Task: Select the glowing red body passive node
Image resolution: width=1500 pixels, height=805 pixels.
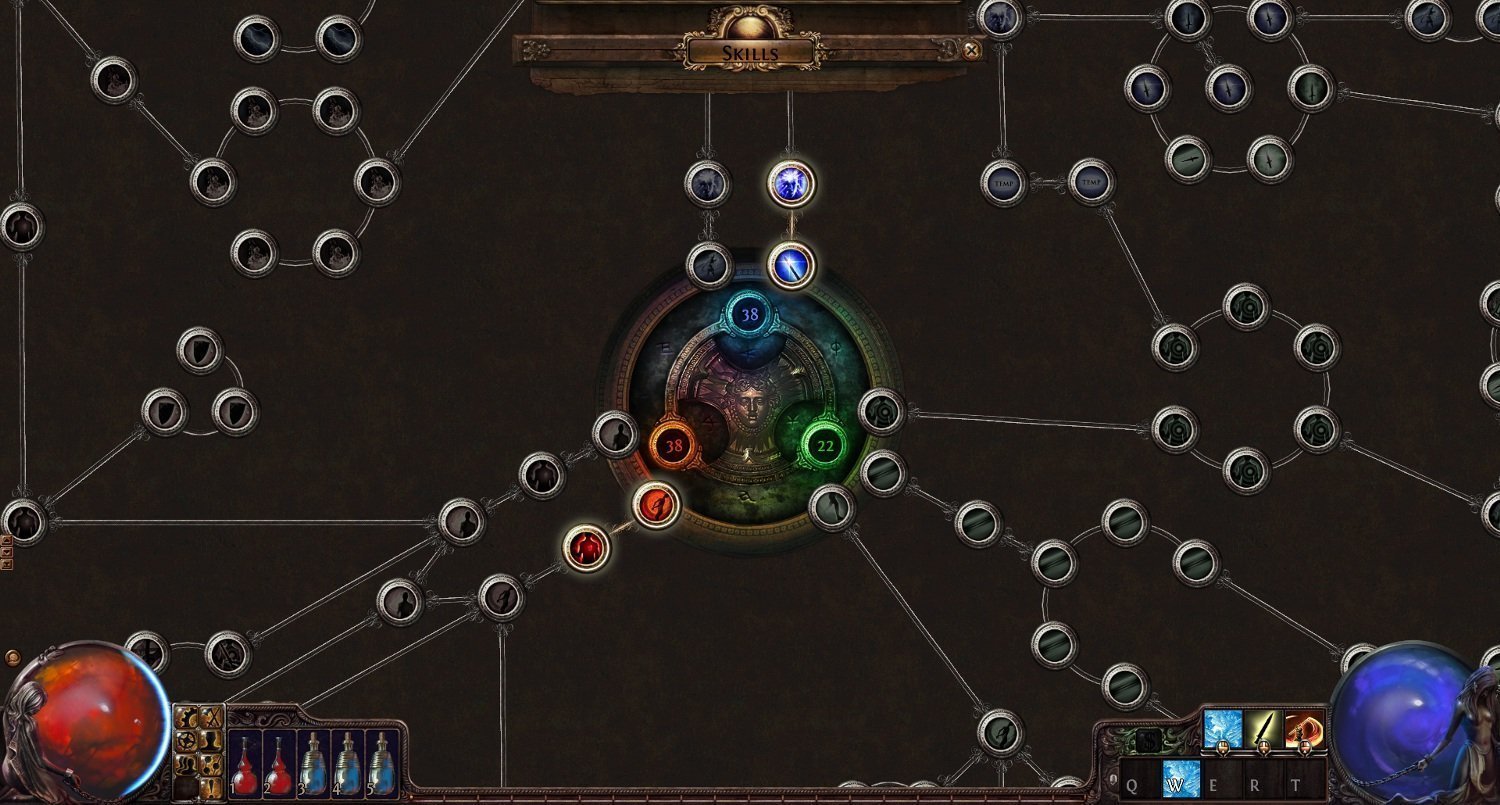Action: pos(586,547)
